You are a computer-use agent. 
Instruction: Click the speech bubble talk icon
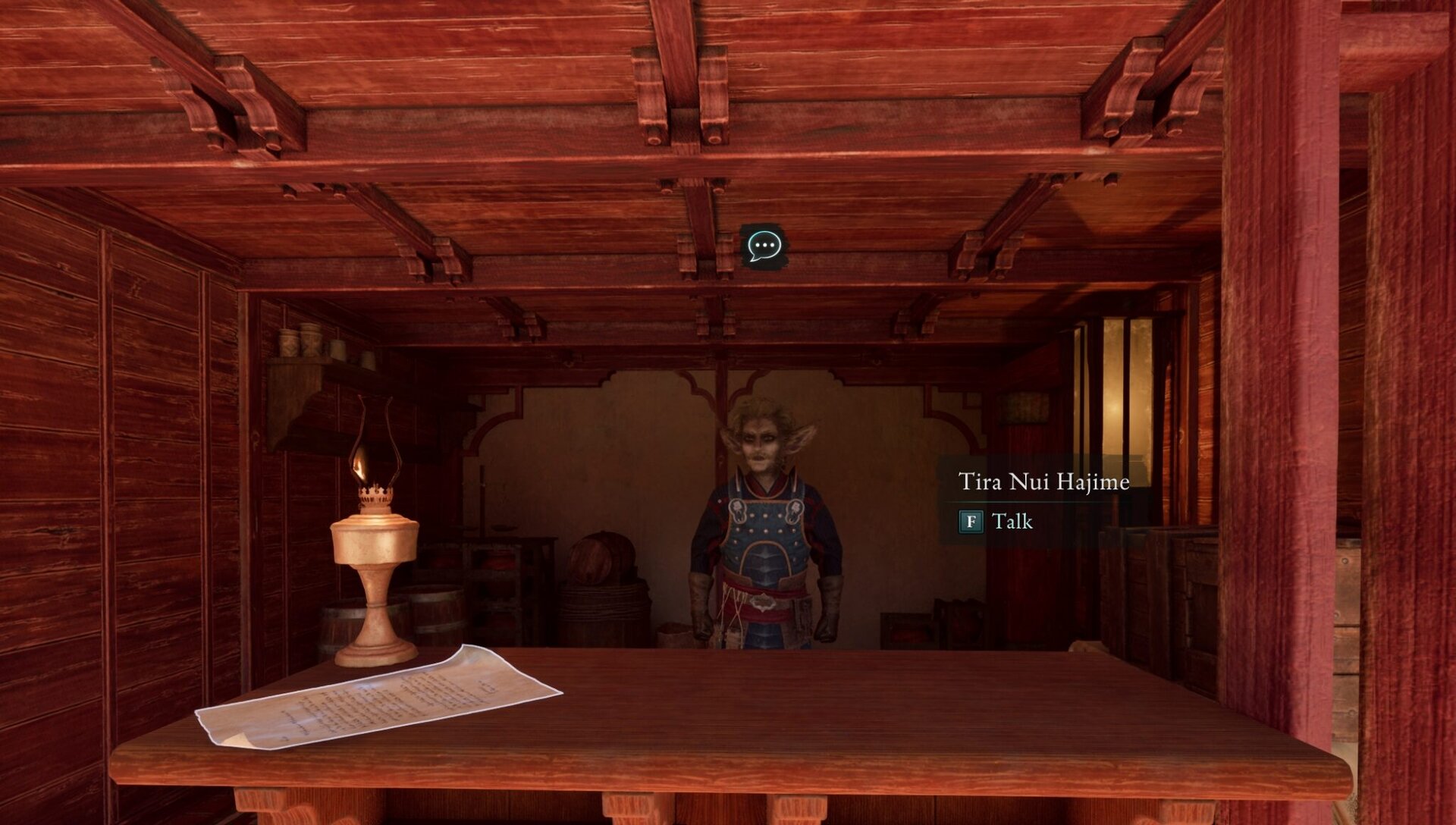[764, 246]
